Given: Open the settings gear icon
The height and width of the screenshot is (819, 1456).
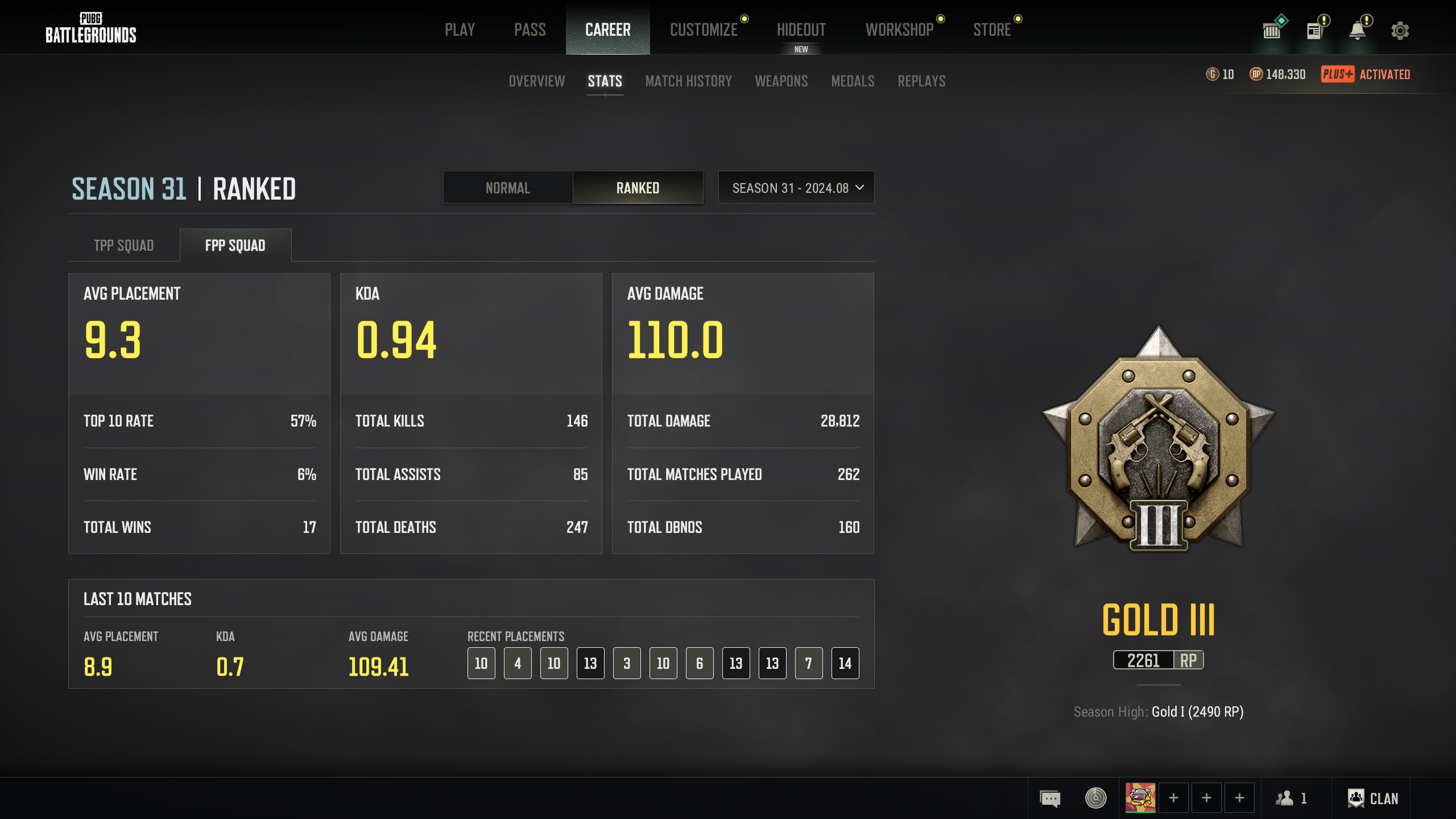Looking at the screenshot, I should [1400, 31].
